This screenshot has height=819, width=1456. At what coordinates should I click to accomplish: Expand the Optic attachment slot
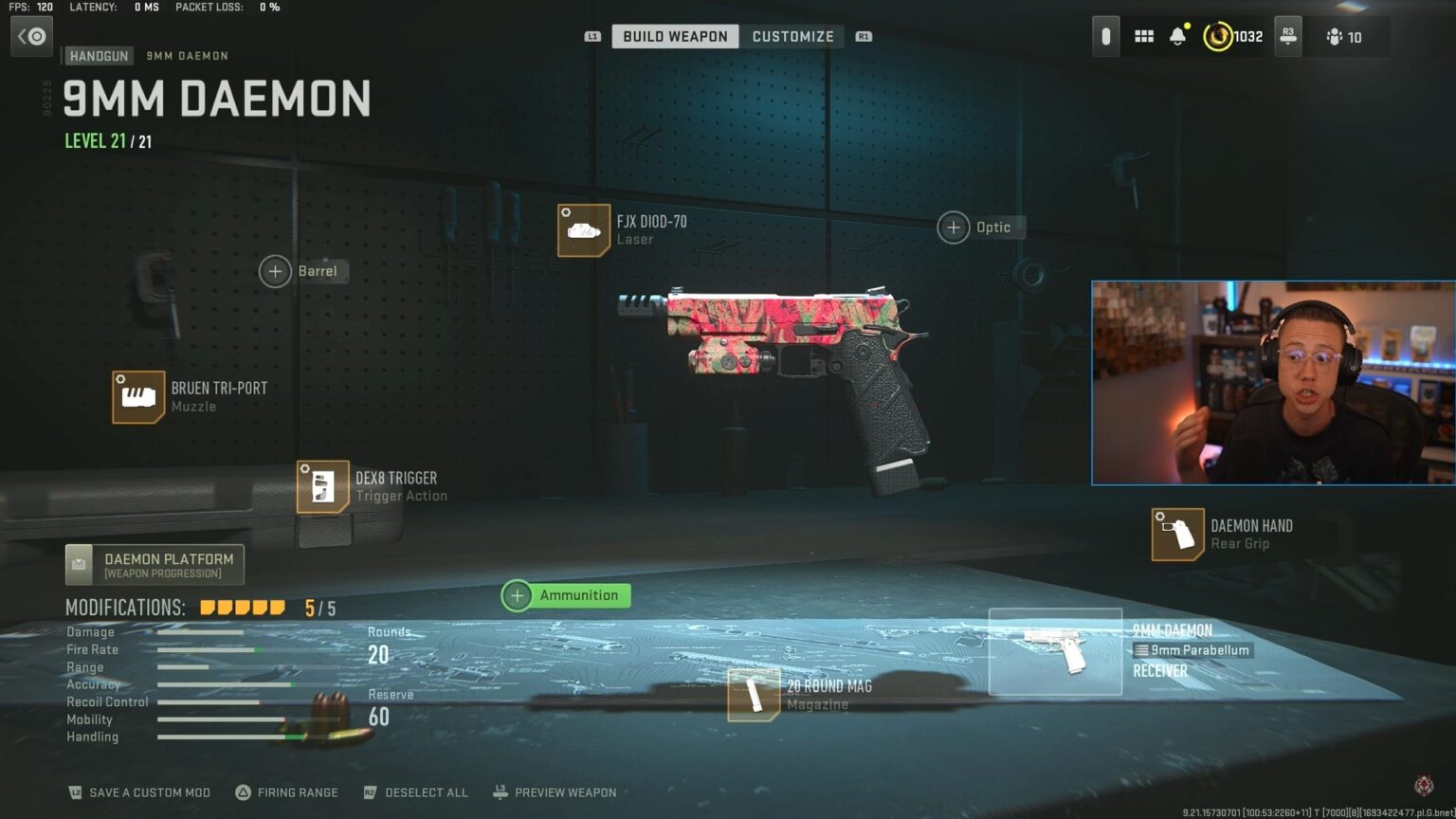tap(954, 227)
